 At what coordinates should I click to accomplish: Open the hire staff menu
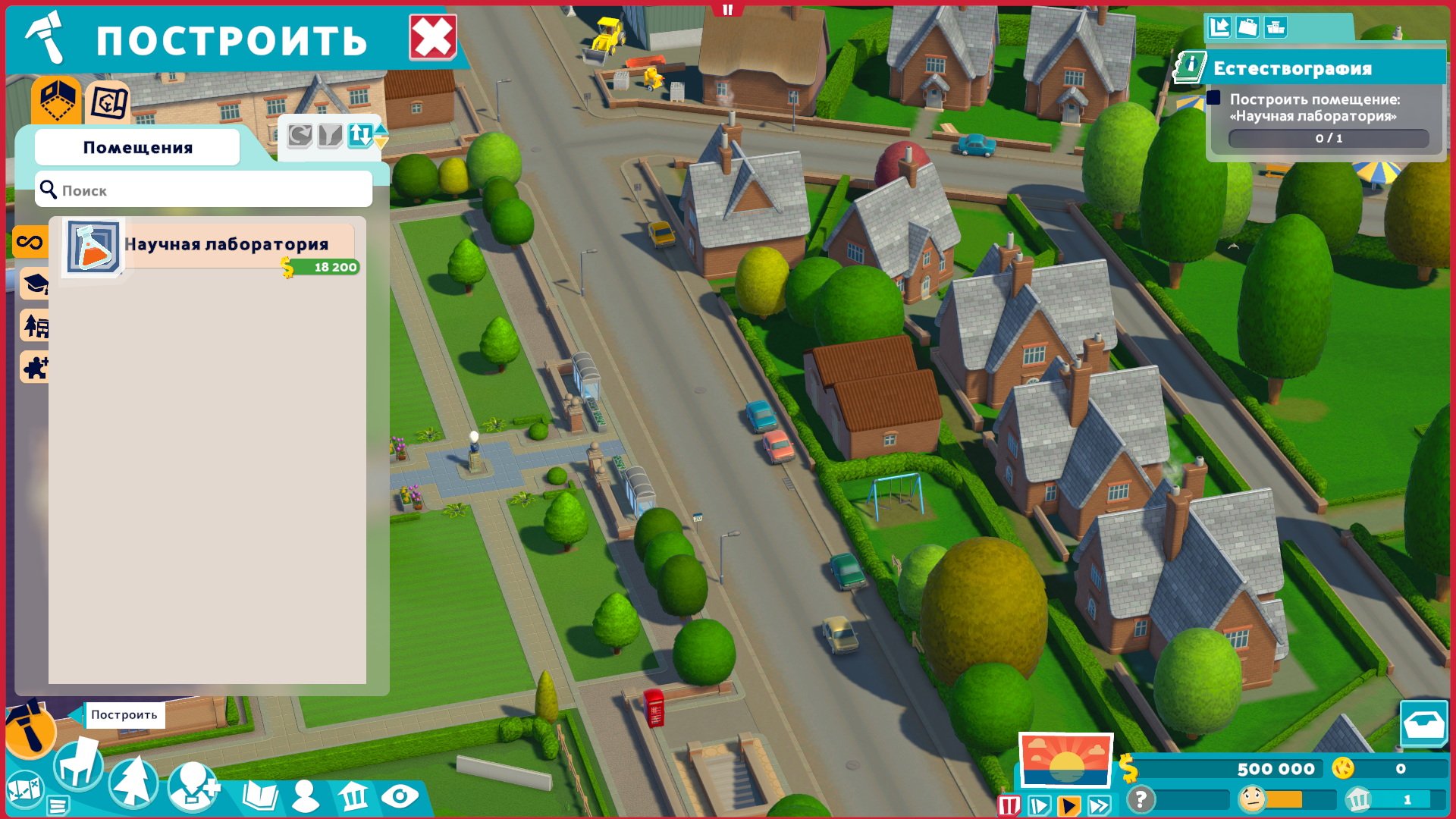click(193, 786)
